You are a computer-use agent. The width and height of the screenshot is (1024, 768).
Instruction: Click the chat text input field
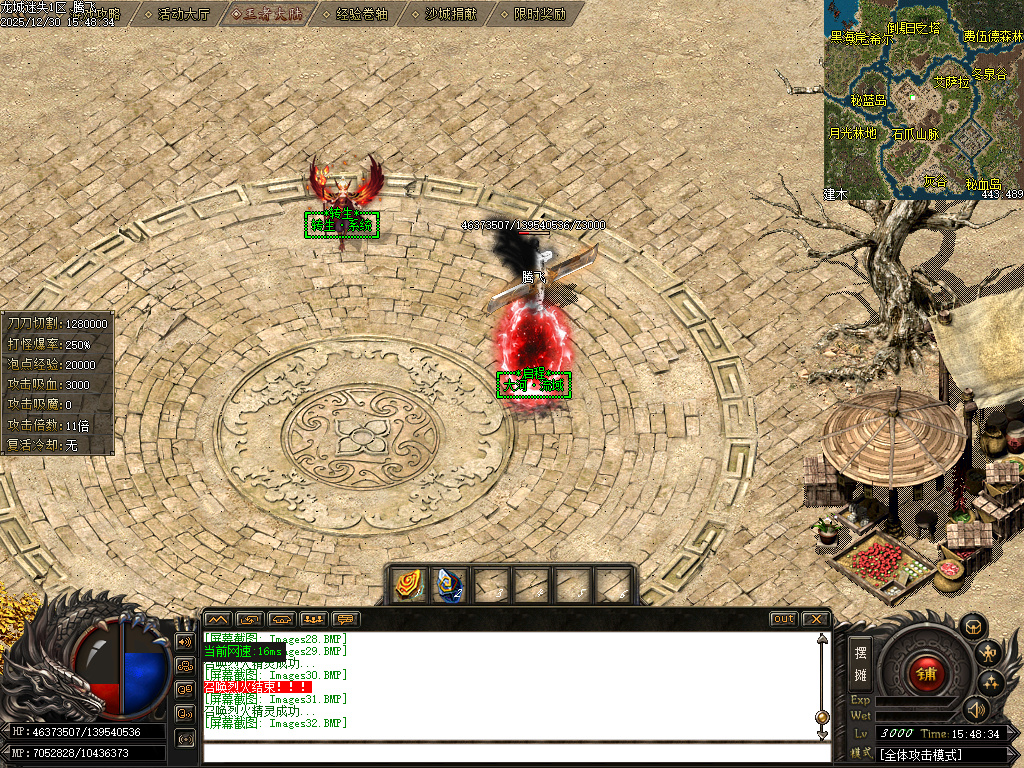(x=515, y=754)
